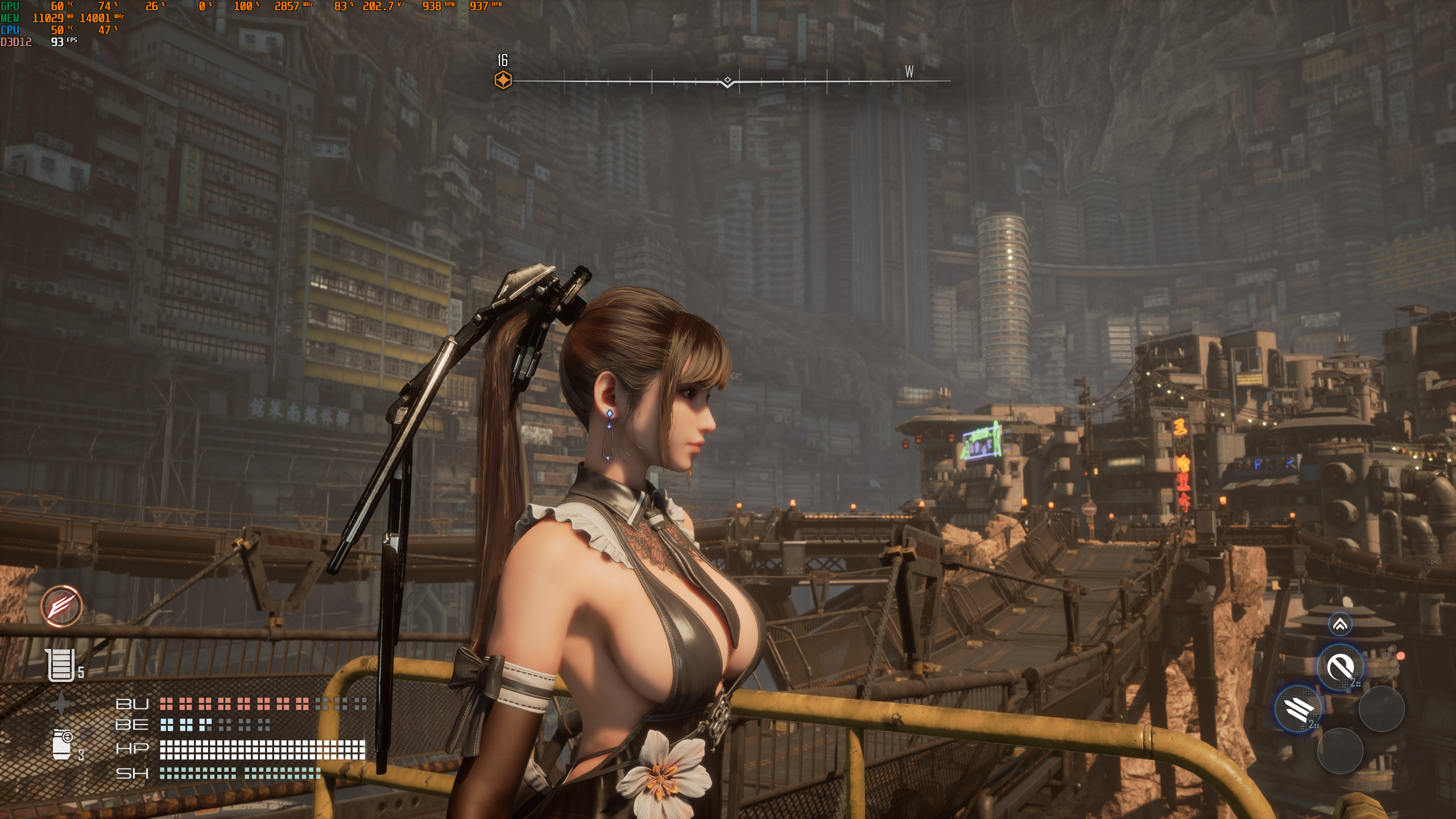Click the dim four-point star icon
This screenshot has width=1456, height=819.
click(61, 704)
